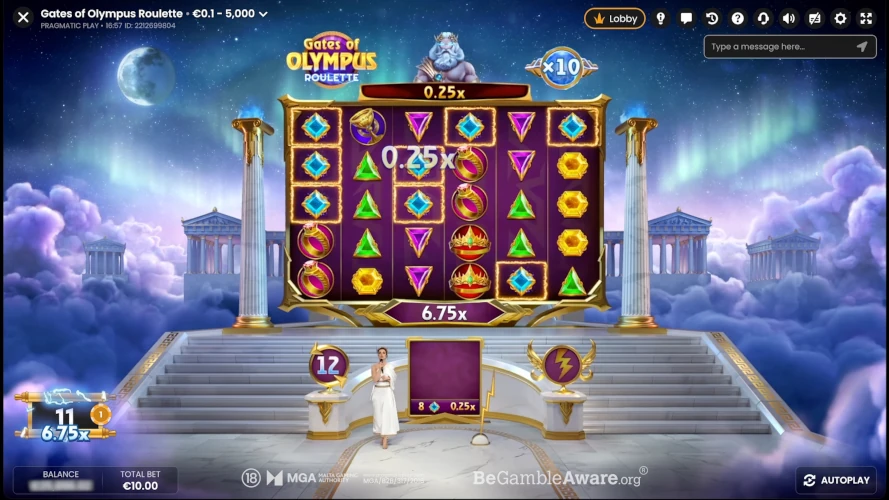Send the chat message with the arrow icon
This screenshot has width=889, height=500.
coord(862,47)
